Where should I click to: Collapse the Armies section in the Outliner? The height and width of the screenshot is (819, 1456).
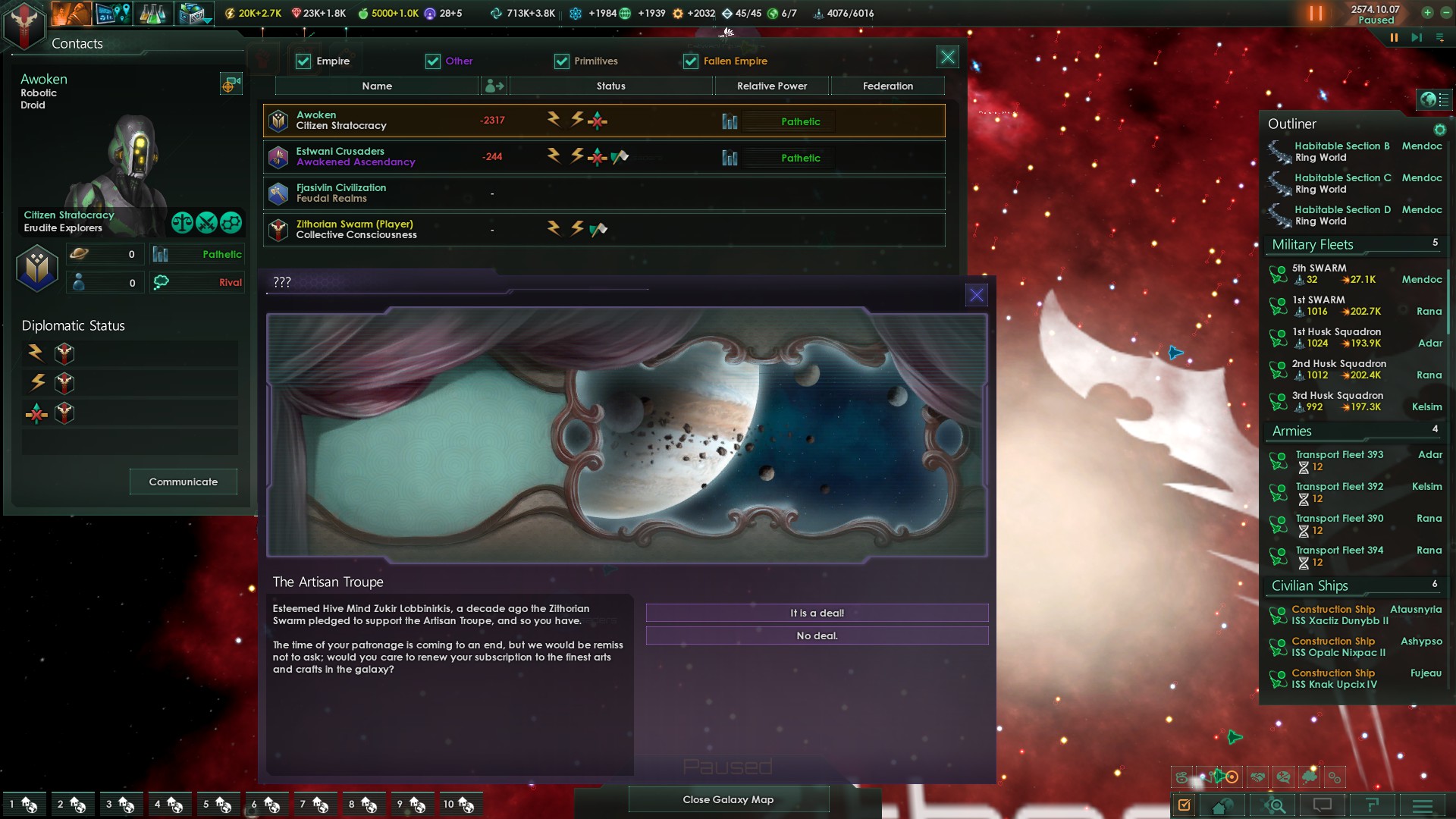click(x=1291, y=431)
